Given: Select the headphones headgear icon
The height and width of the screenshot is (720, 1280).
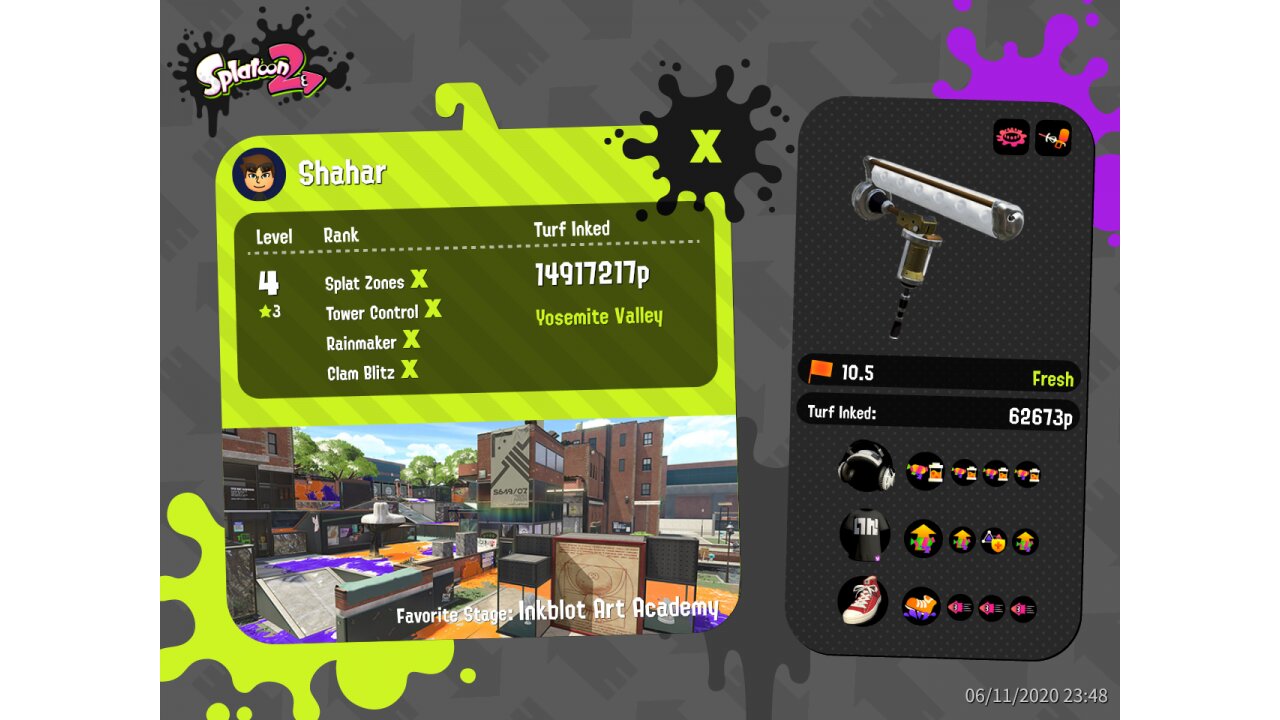Looking at the screenshot, I should pyautogui.click(x=865, y=467).
